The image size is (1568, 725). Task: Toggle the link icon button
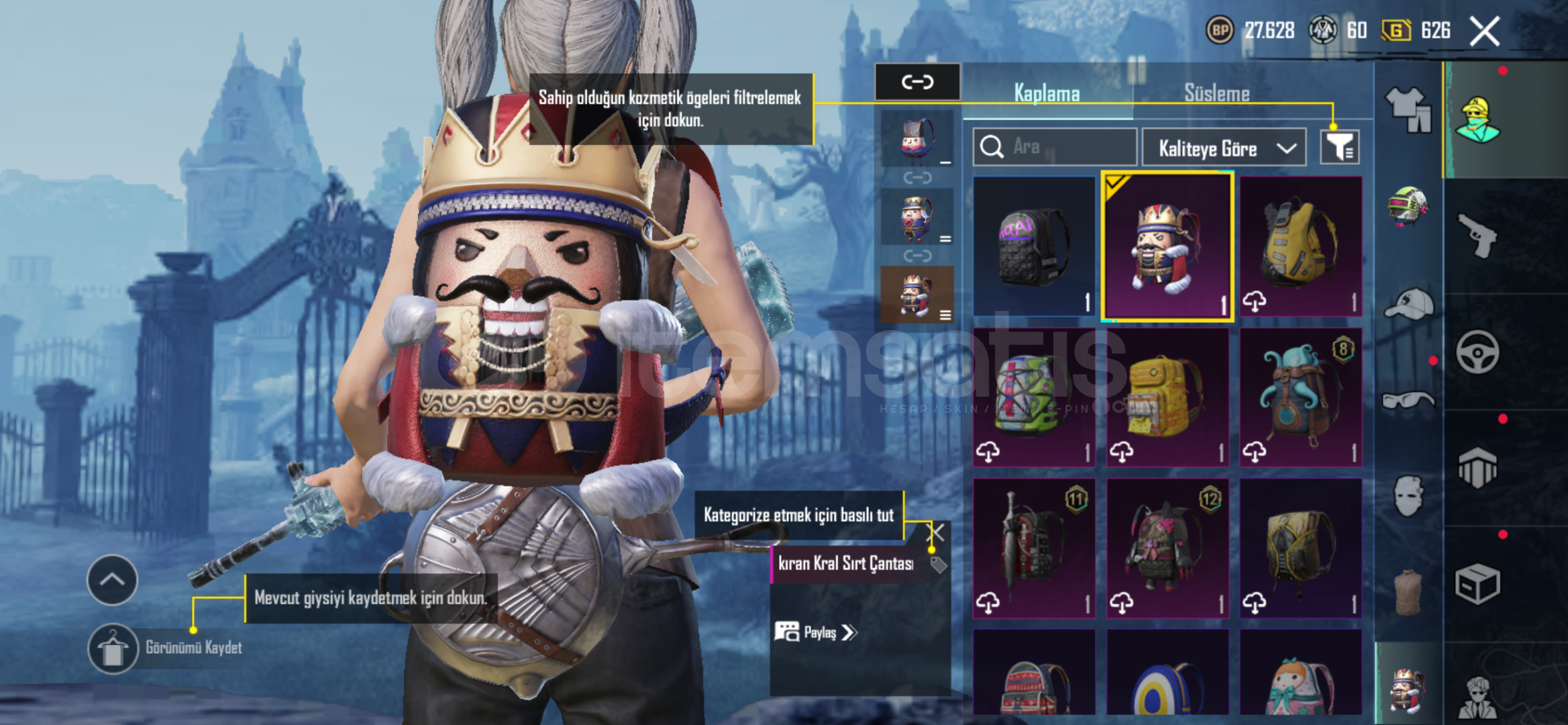click(917, 82)
